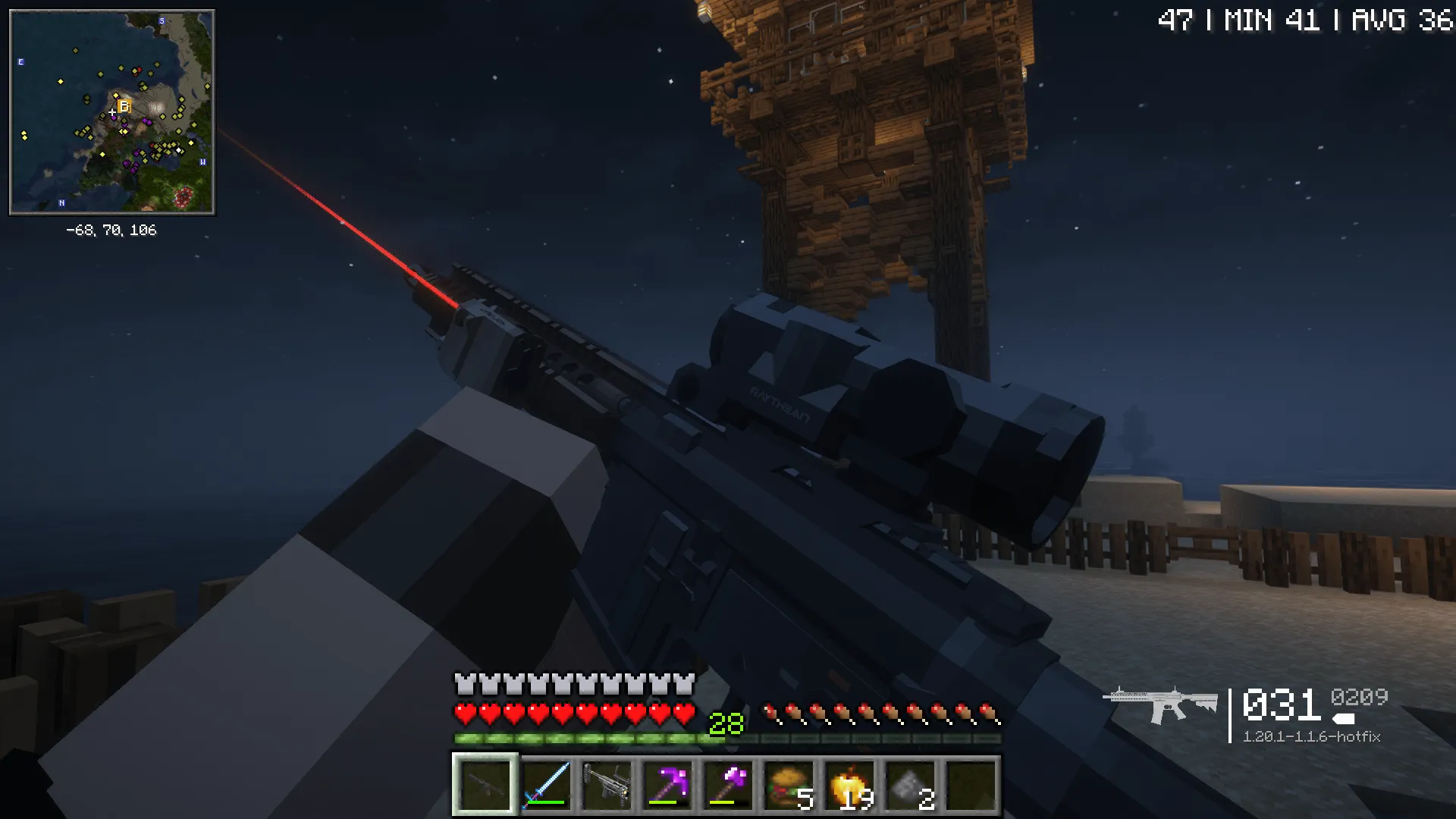The image size is (1456, 819).
Task: Click the 1.20.1-1.1.6-hotfix version text
Action: [x=1312, y=736]
